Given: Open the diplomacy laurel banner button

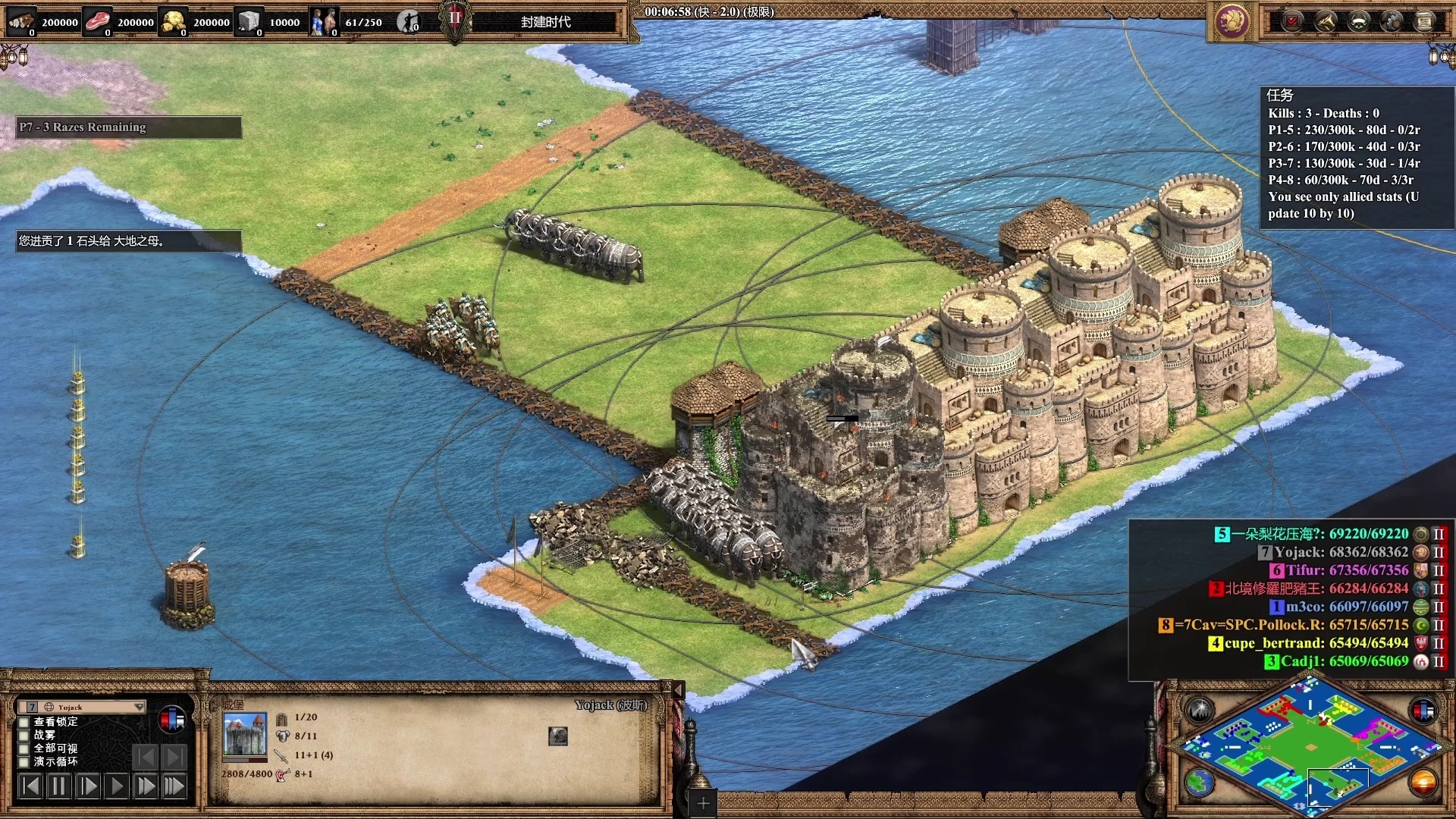Looking at the screenshot, I should click(x=1358, y=21).
